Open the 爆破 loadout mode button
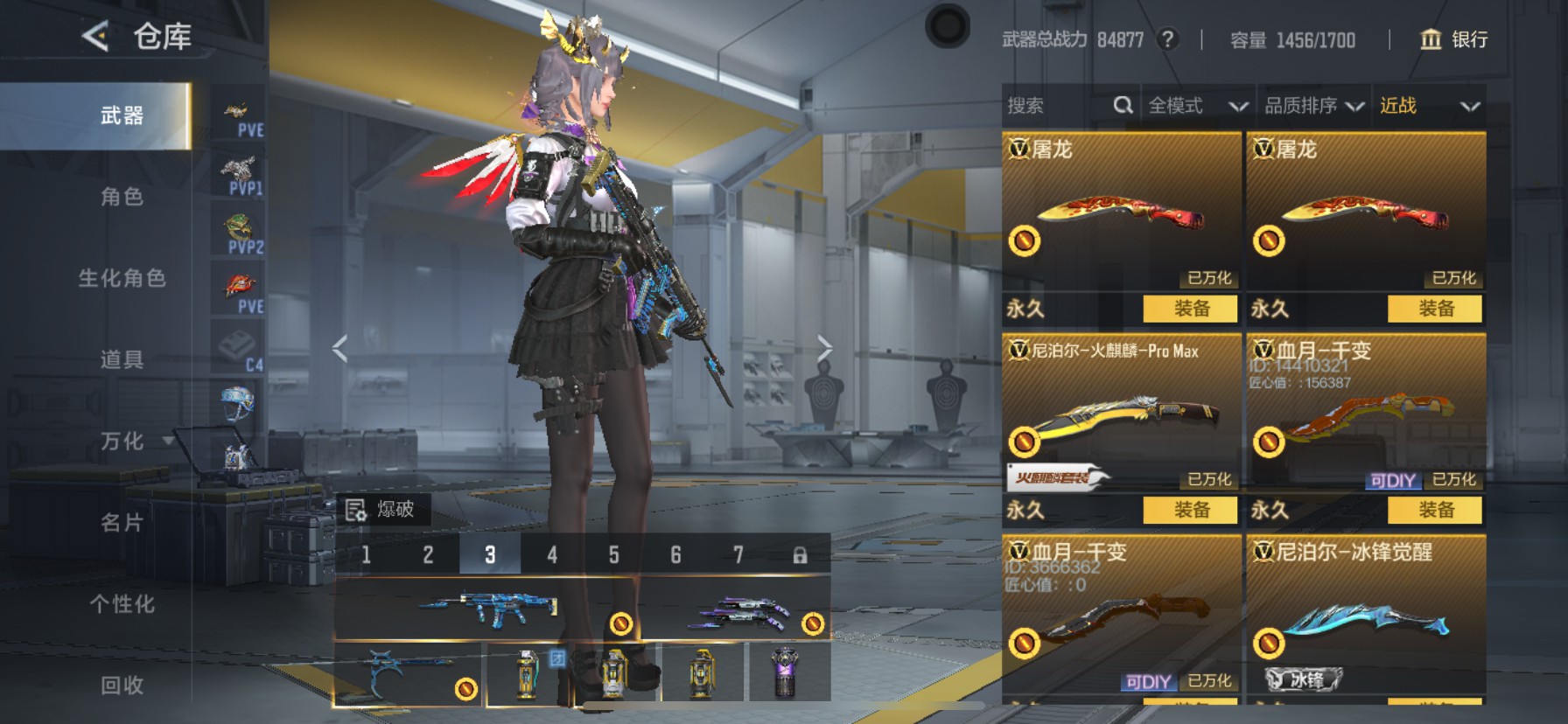1568x724 pixels. coord(382,509)
